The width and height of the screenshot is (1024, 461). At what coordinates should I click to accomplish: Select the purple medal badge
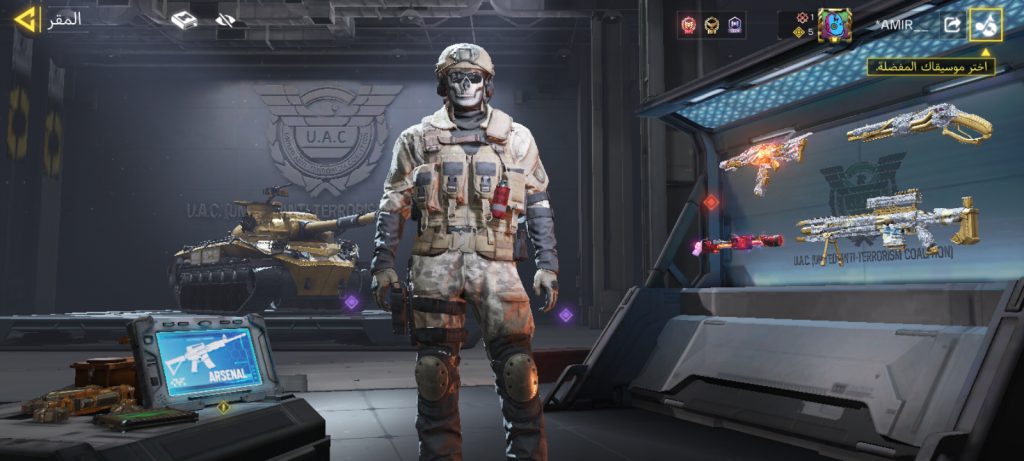[735, 25]
